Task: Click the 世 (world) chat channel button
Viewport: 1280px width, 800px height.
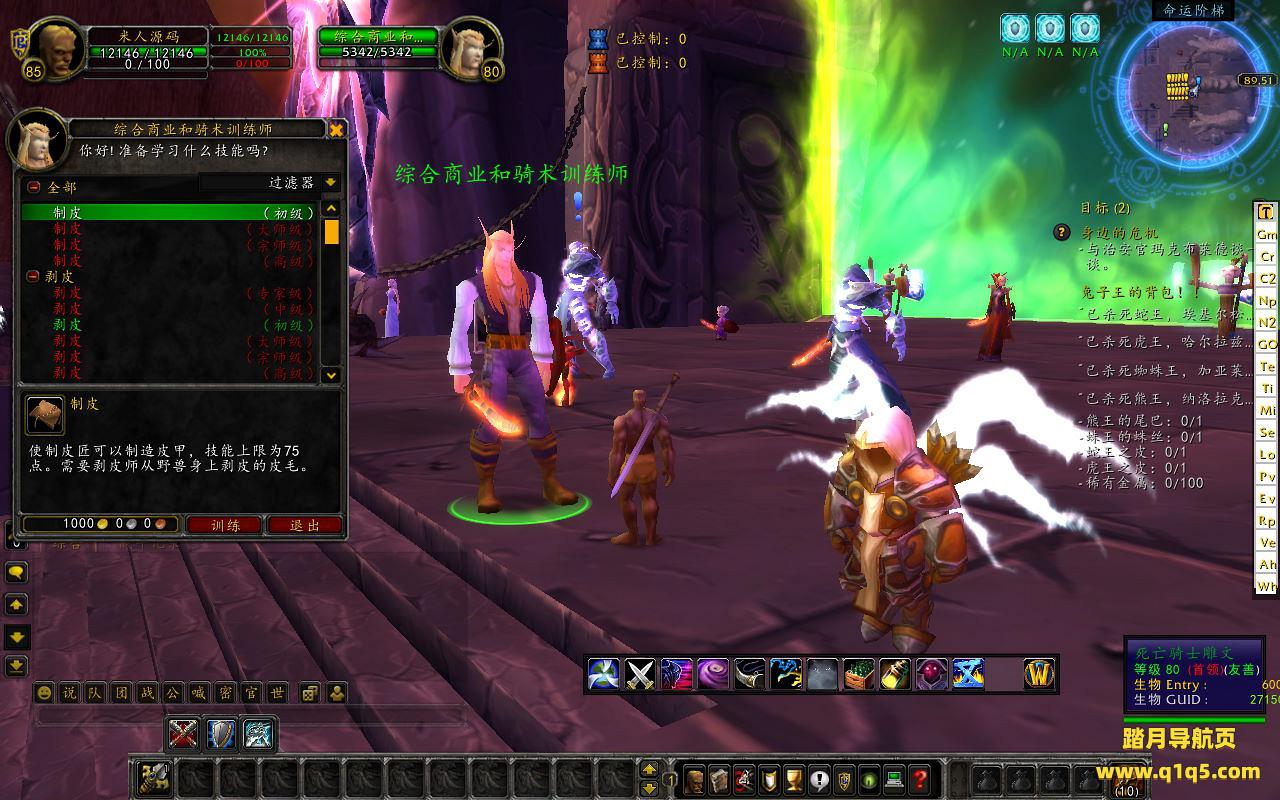Action: pos(277,692)
